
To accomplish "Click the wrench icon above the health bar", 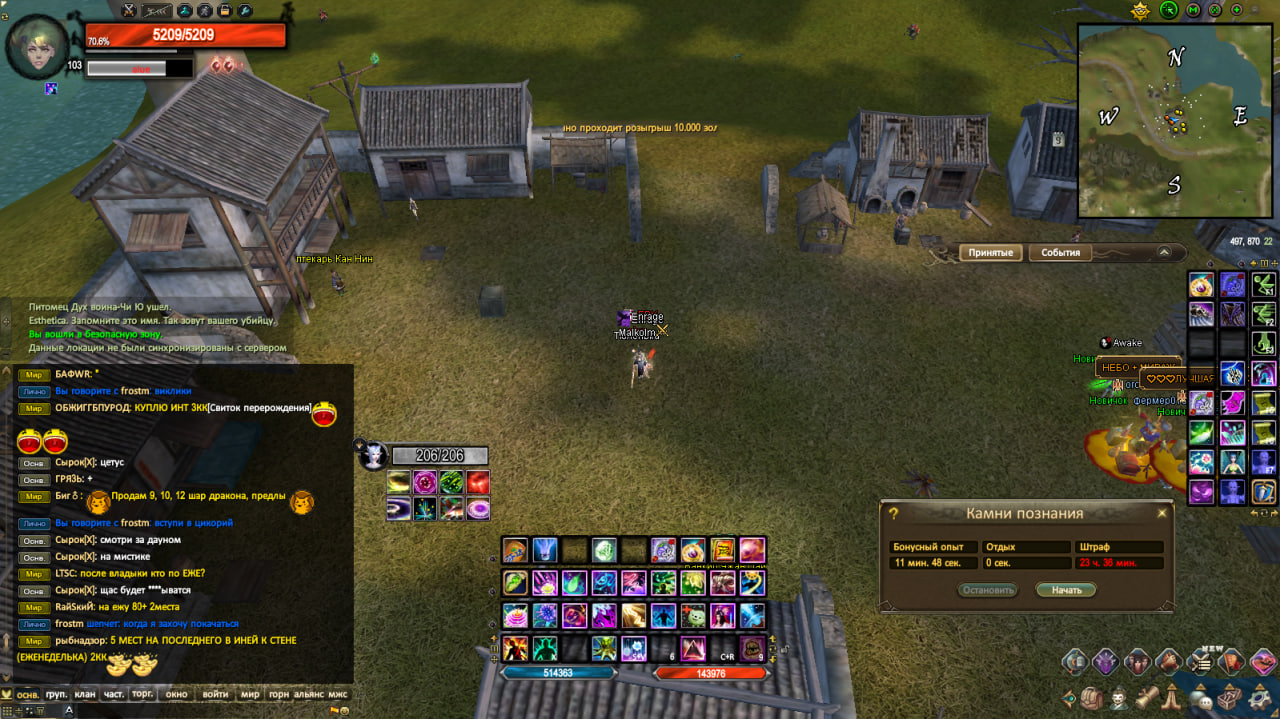I will click(245, 11).
